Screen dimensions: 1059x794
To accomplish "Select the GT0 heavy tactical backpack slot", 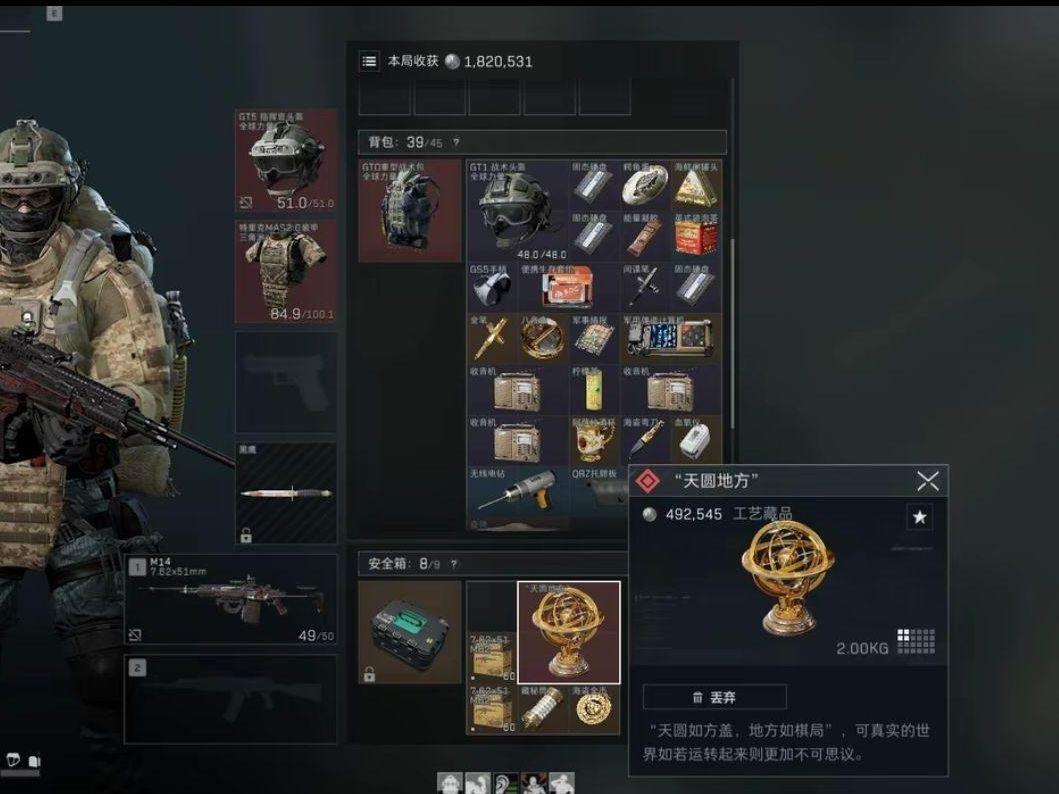I will pyautogui.click(x=410, y=210).
